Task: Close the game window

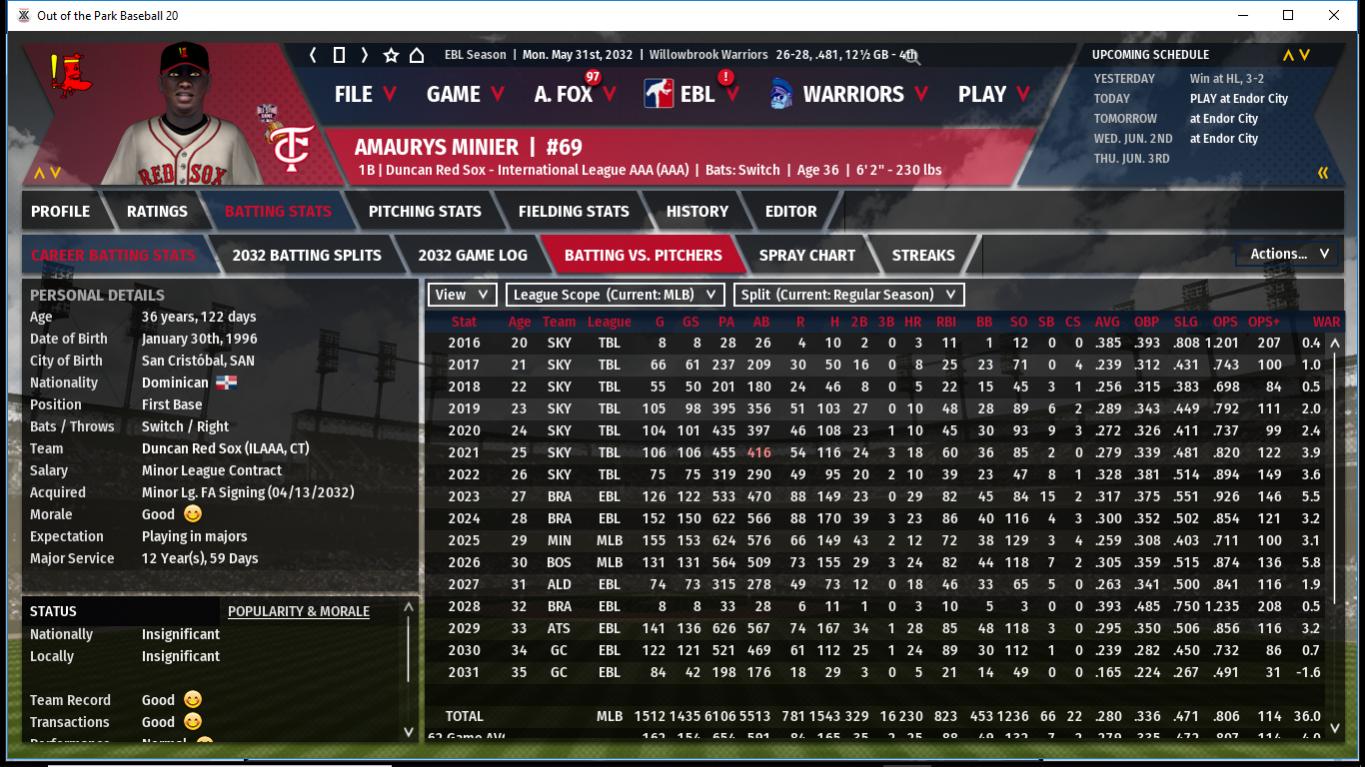Action: click(x=1334, y=15)
